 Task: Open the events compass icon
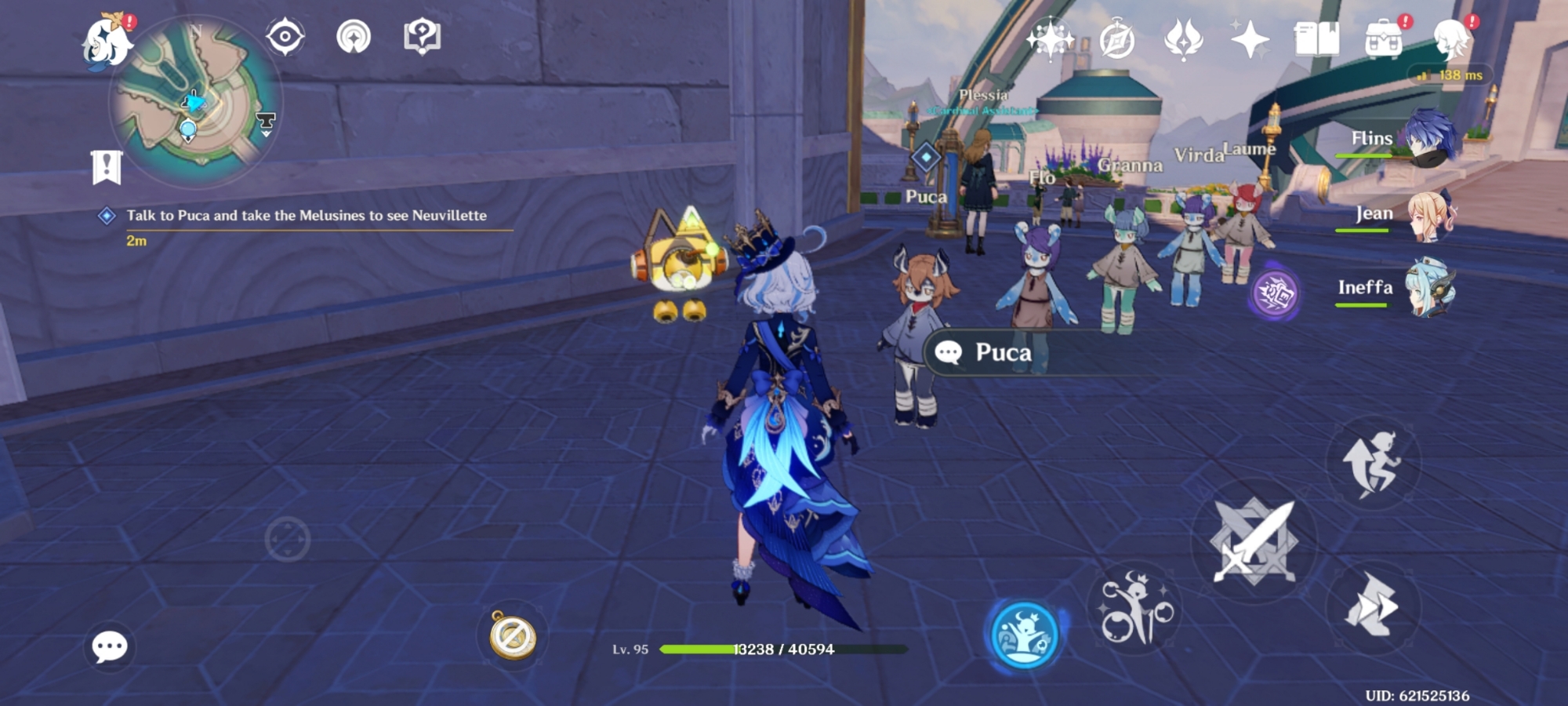[x=1117, y=38]
